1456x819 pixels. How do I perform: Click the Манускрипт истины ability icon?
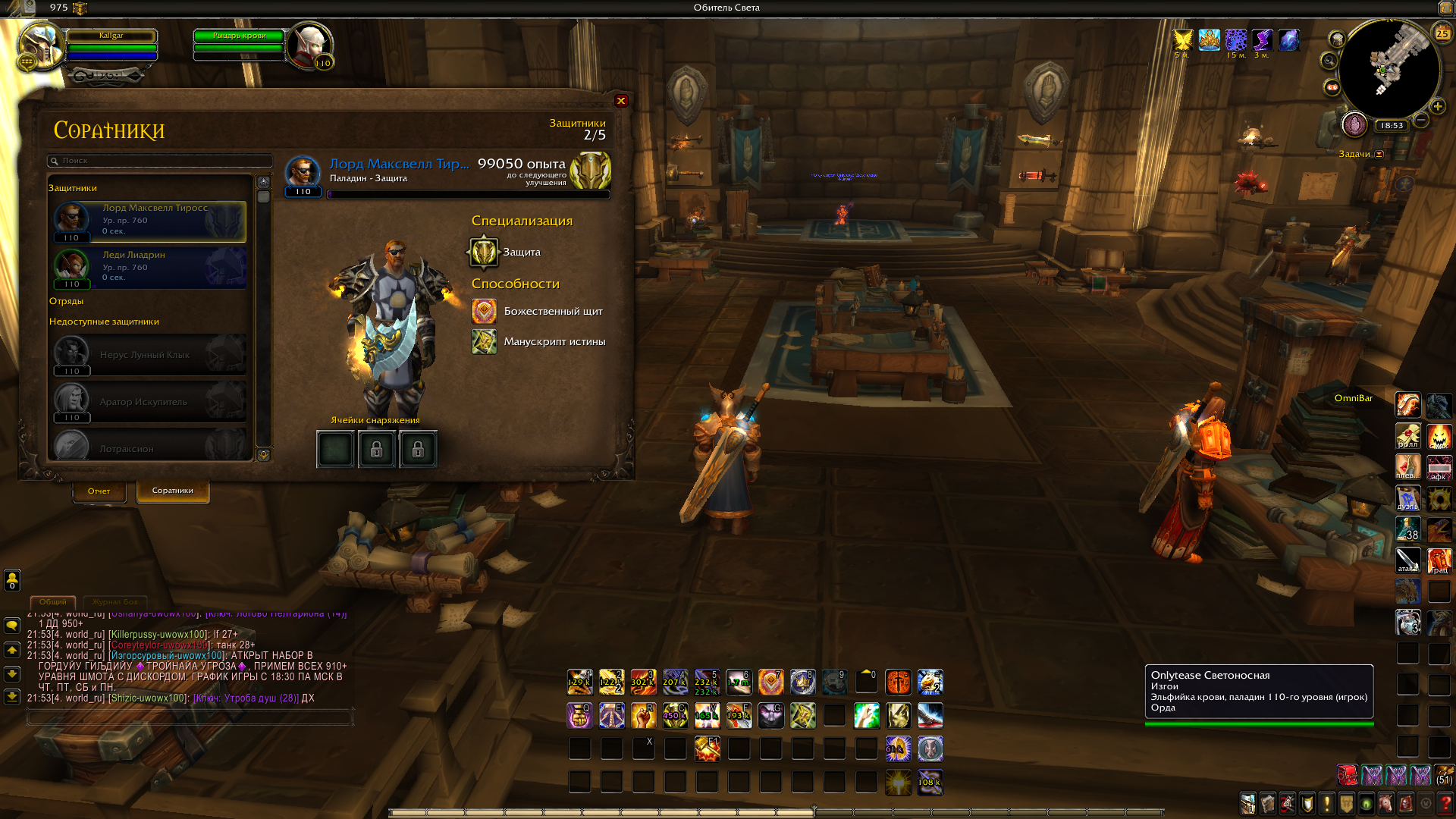[x=484, y=342]
